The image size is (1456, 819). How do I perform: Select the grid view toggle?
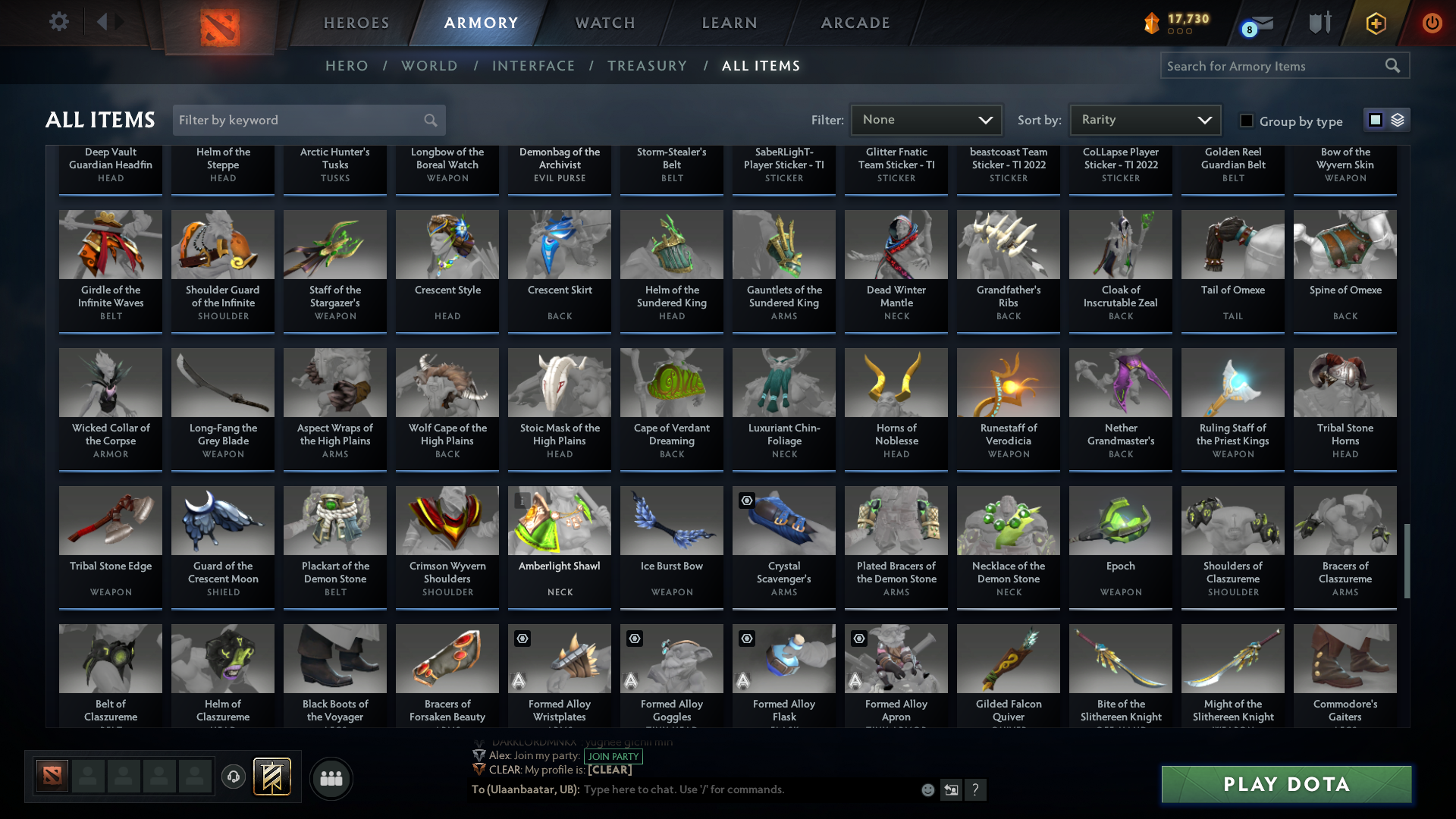[x=1374, y=119]
